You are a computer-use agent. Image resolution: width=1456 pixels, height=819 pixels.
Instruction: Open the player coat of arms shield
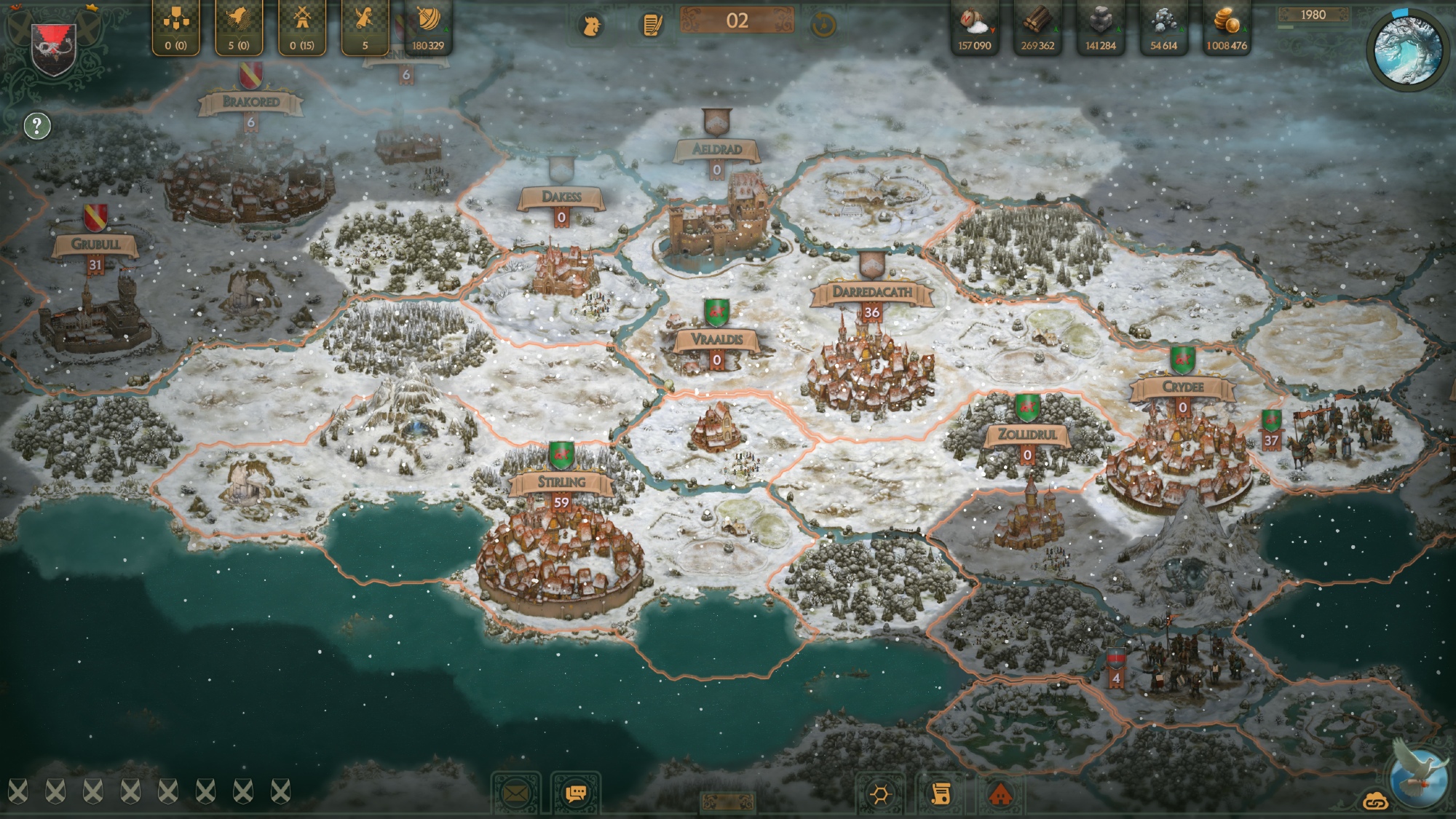pos(55,47)
